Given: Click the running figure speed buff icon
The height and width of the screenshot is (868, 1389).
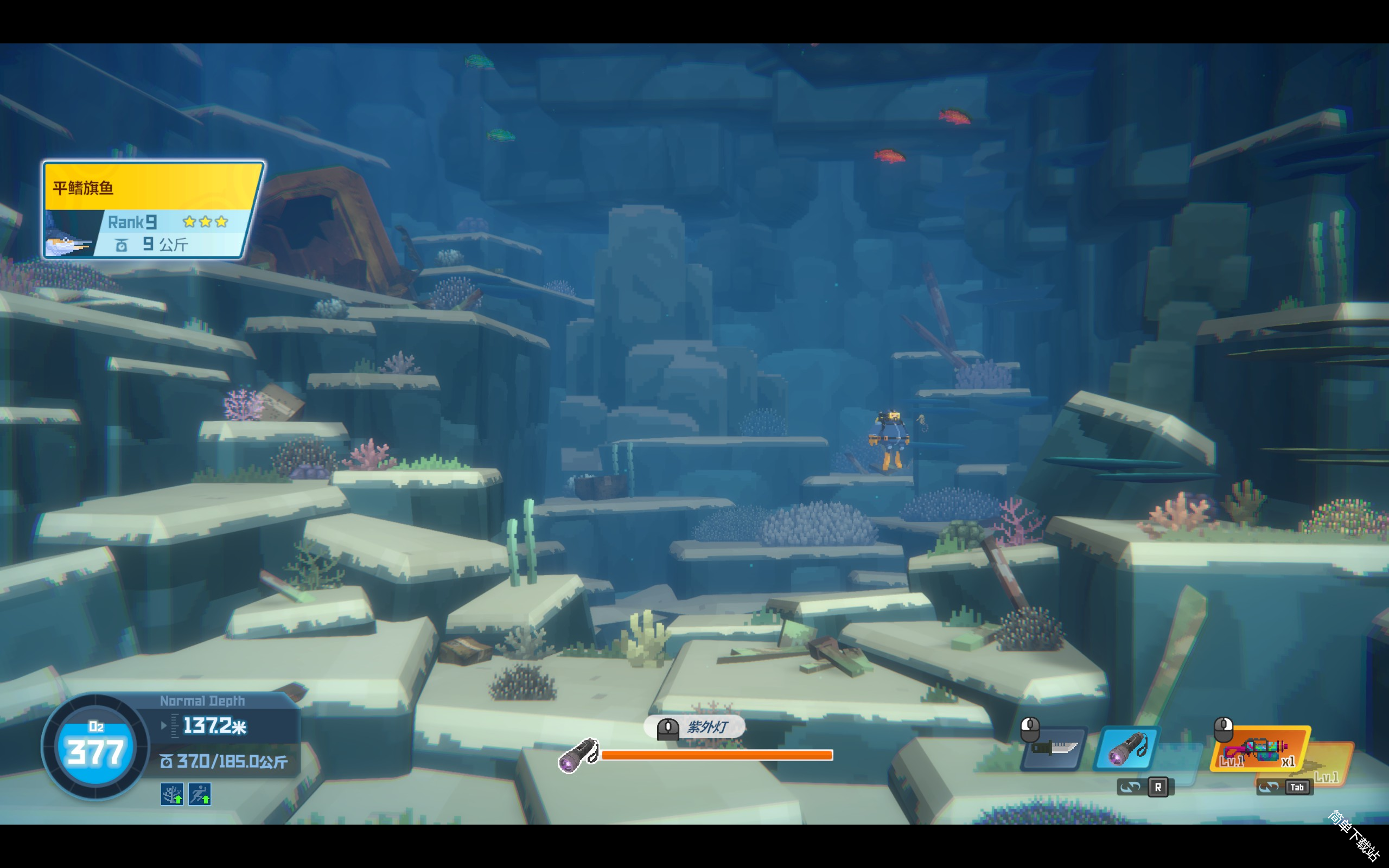Looking at the screenshot, I should (200, 794).
